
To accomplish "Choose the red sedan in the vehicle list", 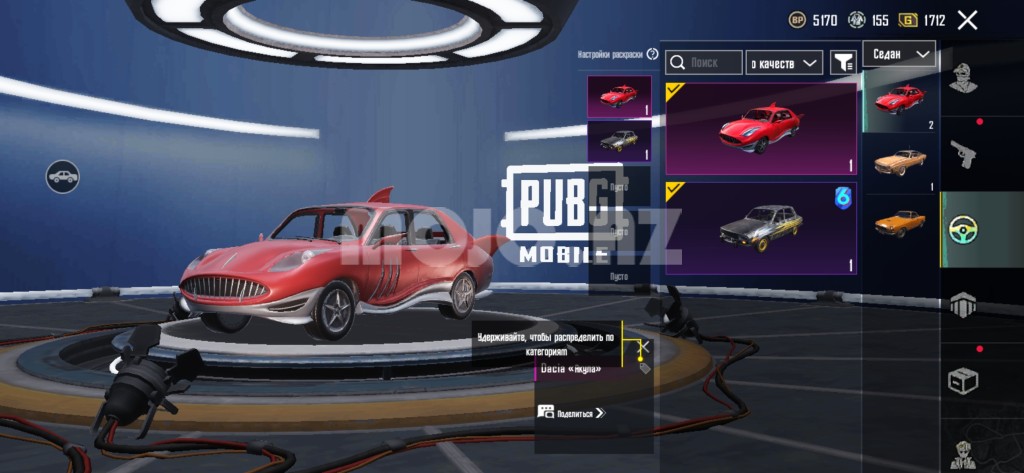I will coord(900,101).
